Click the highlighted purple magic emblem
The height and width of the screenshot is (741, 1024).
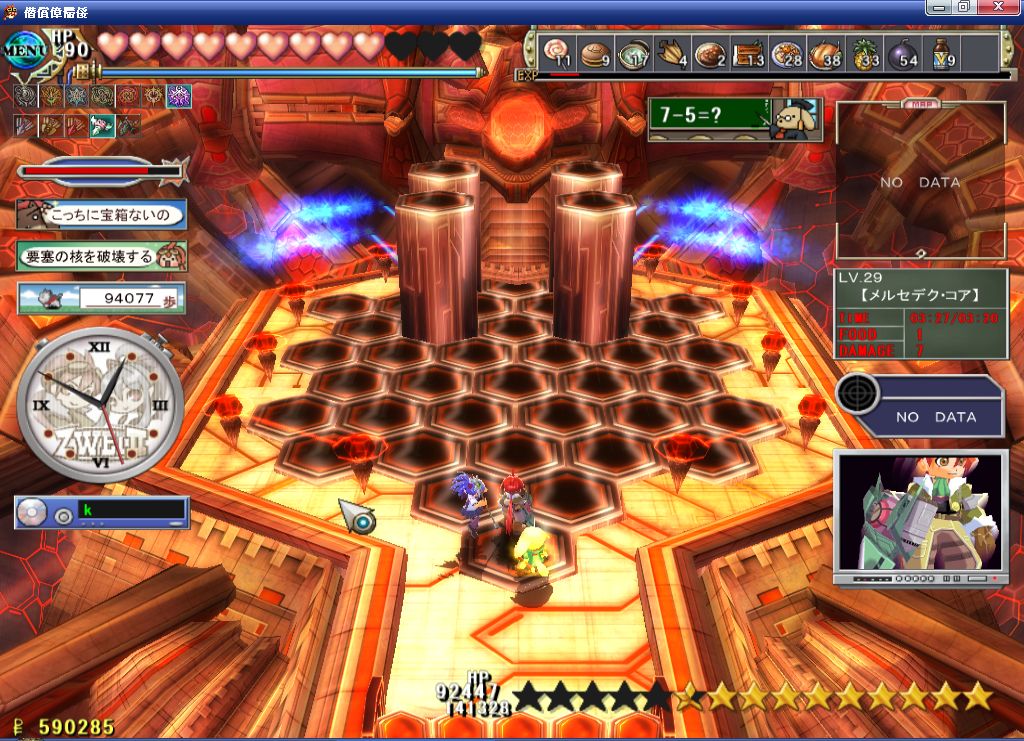[178, 96]
